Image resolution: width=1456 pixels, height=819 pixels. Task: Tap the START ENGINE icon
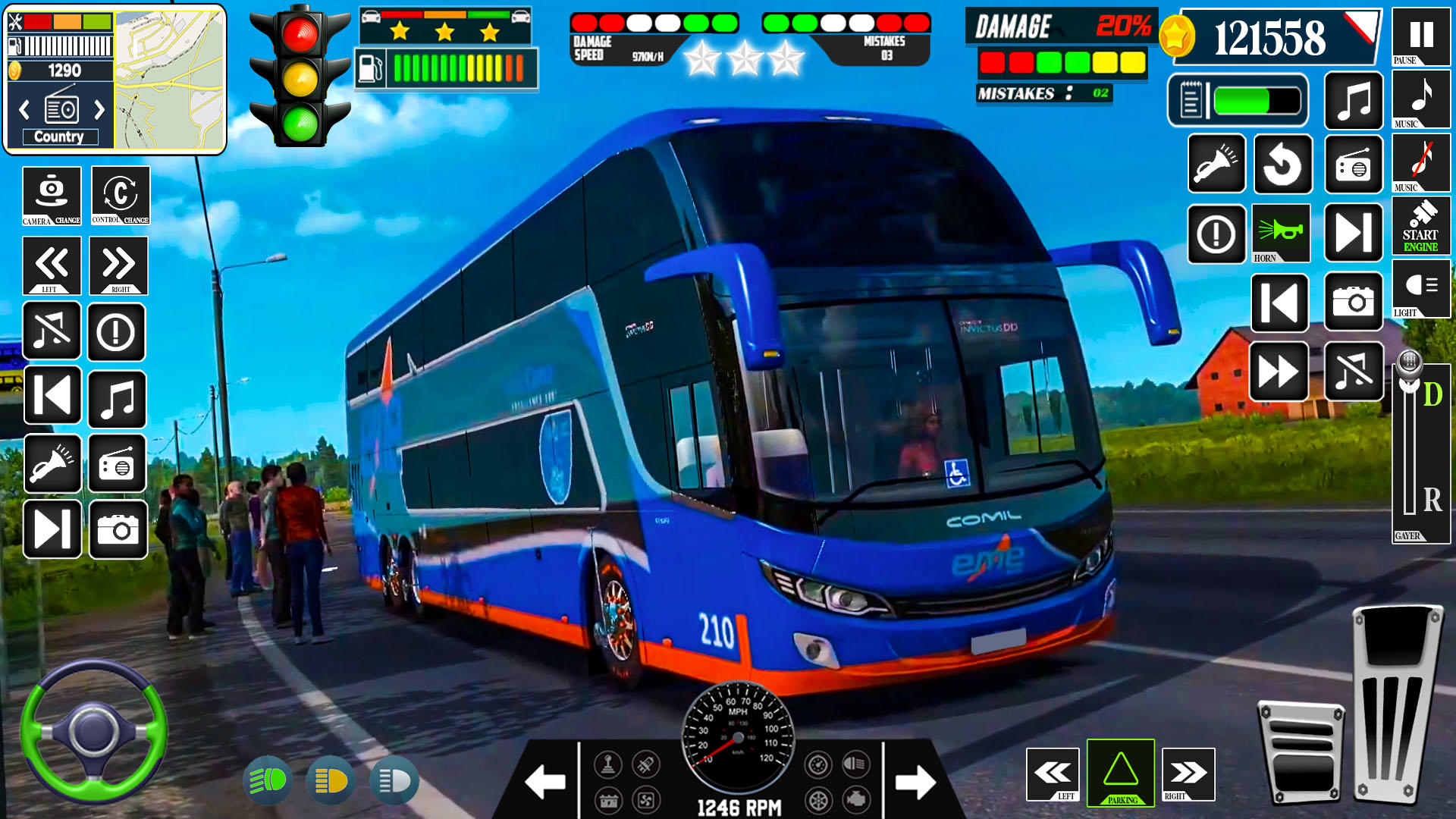coord(1421,226)
